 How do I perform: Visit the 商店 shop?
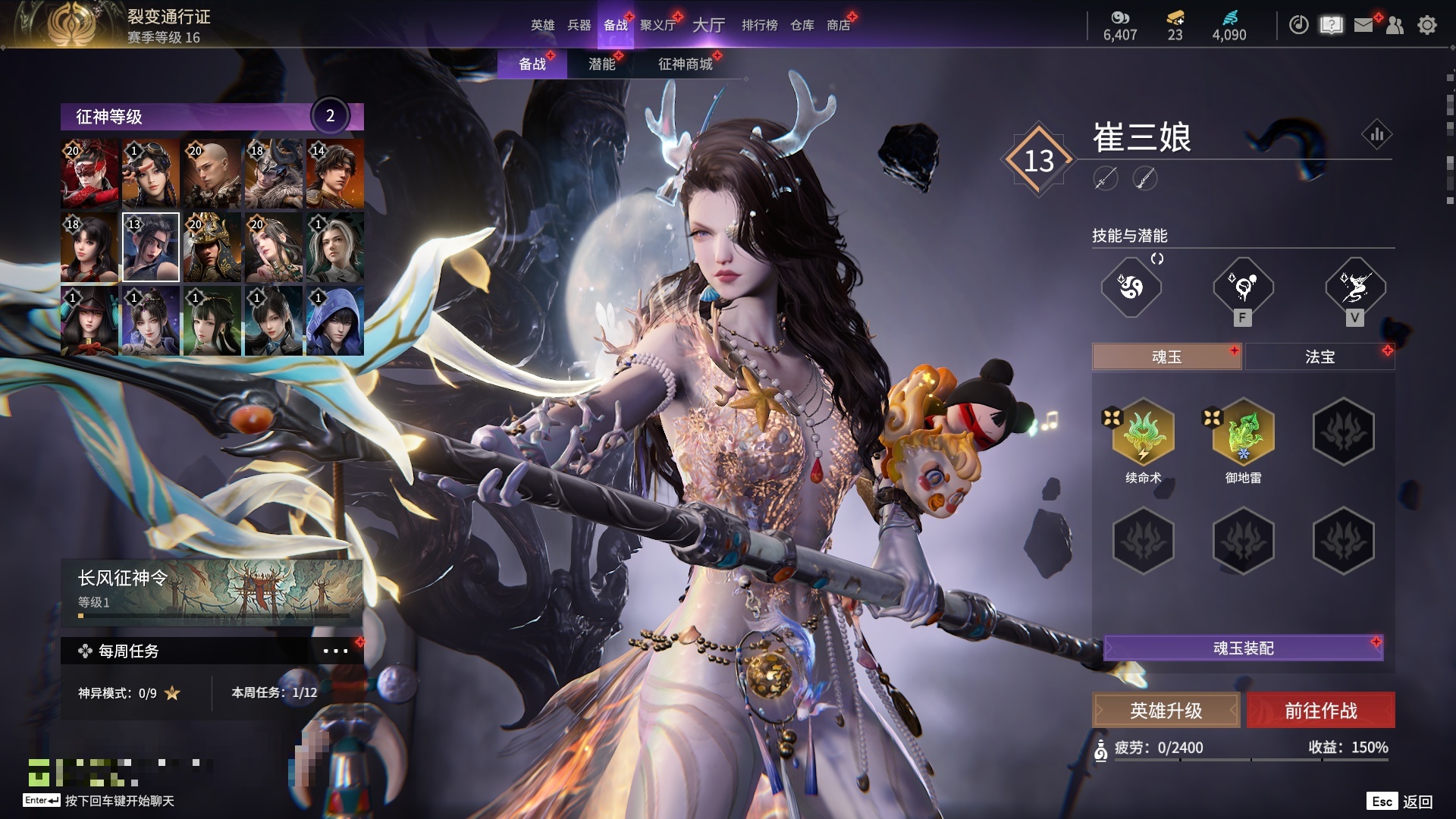838,25
